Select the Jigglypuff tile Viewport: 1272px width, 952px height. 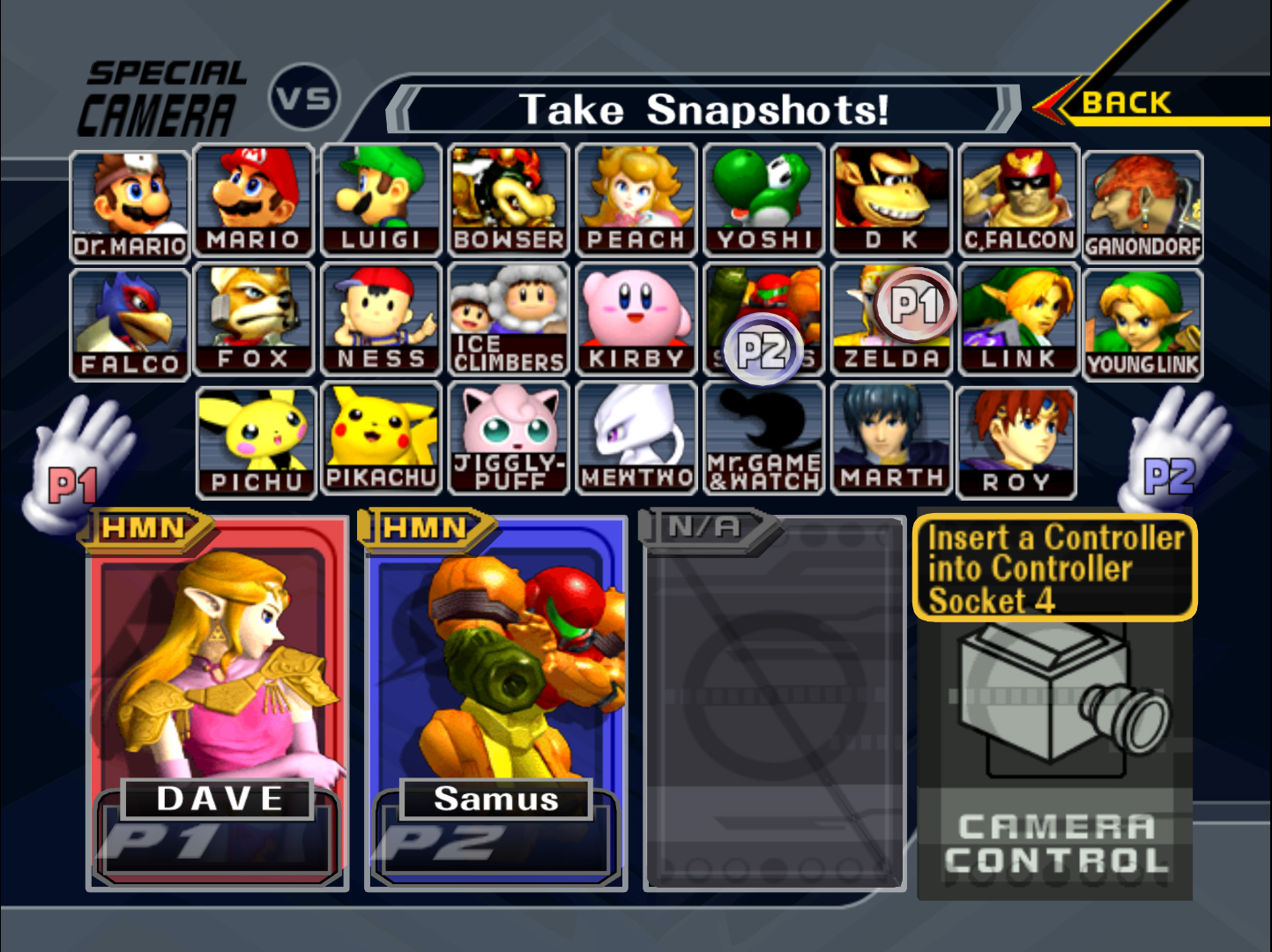(509, 438)
